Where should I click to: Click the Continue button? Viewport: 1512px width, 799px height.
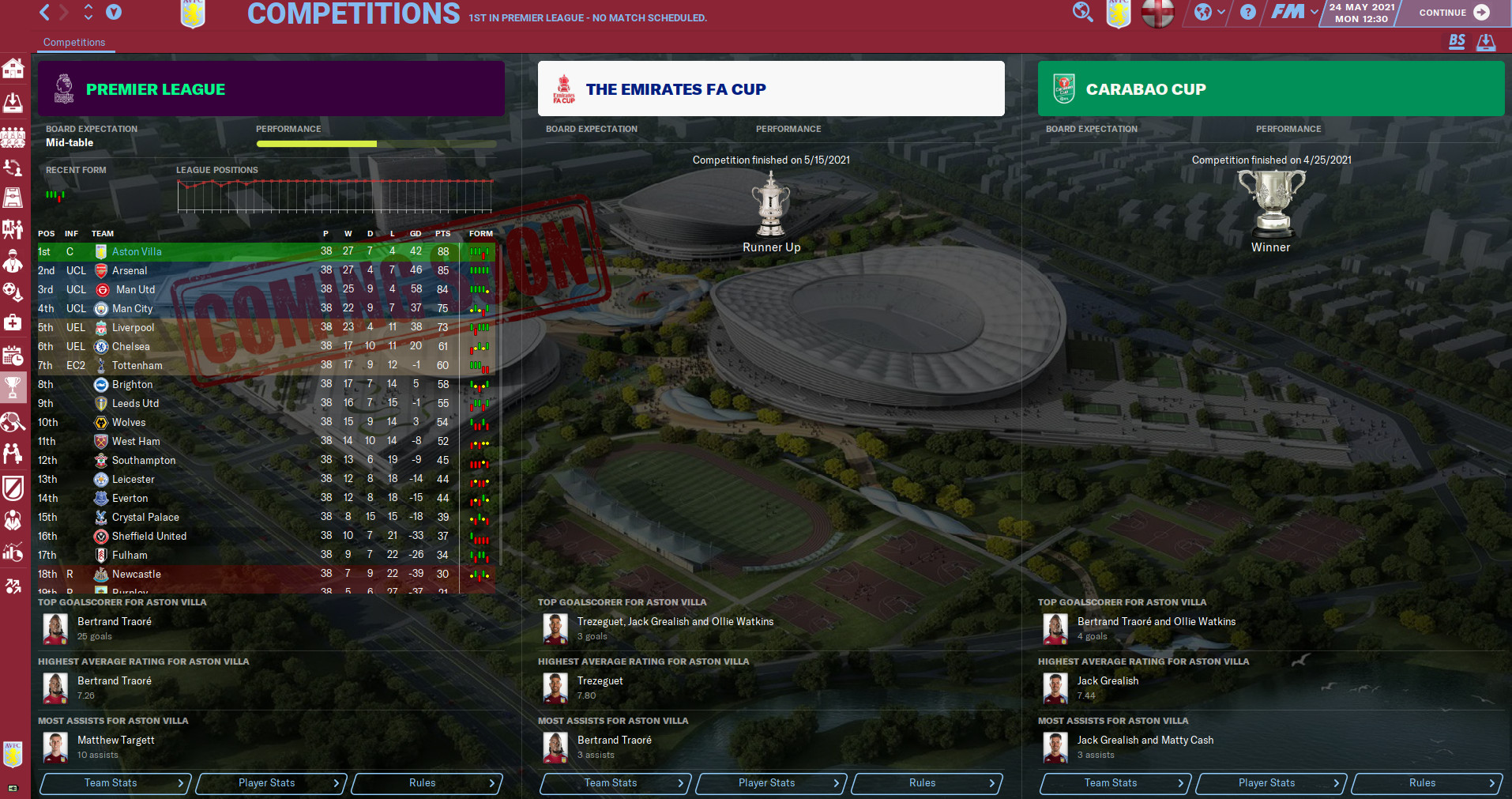[1453, 13]
